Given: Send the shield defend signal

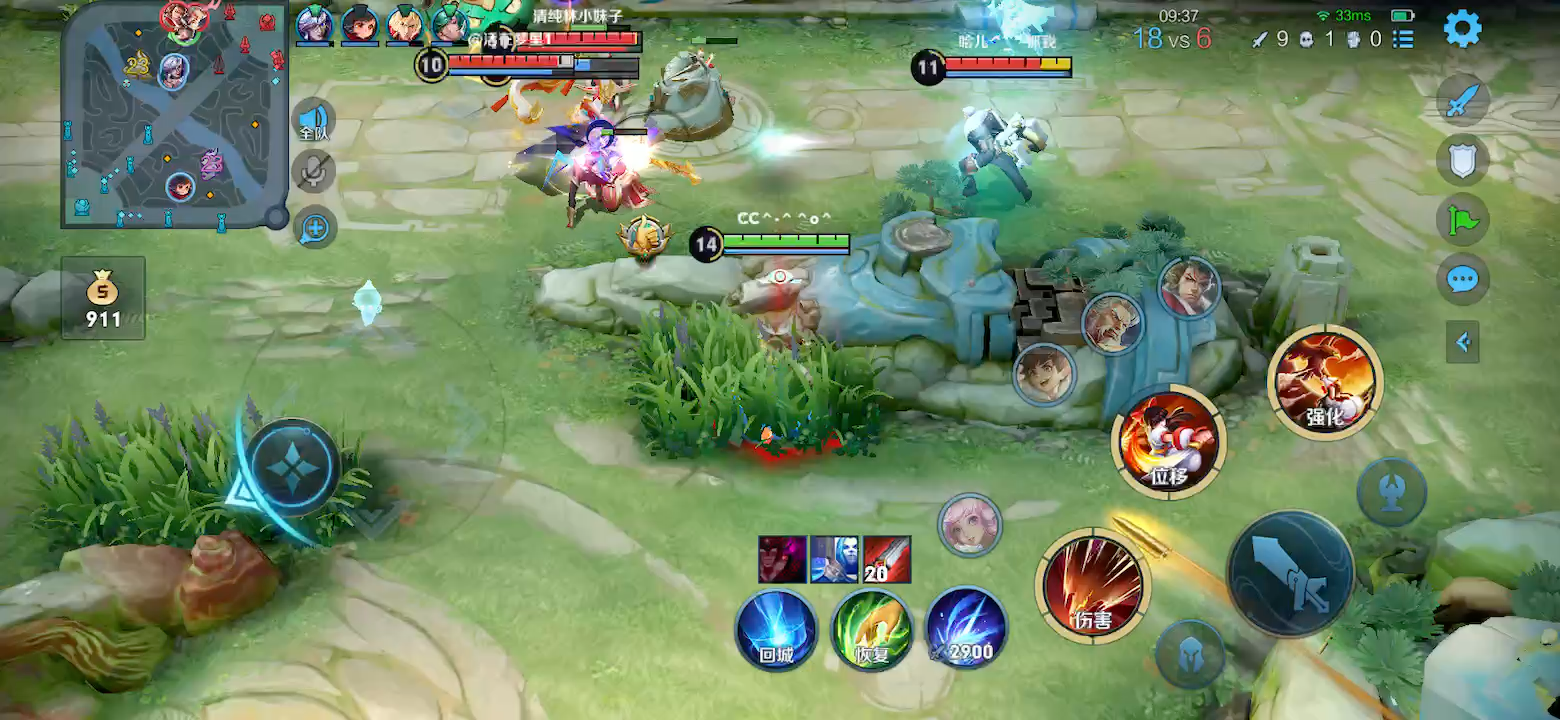Looking at the screenshot, I should [1463, 160].
